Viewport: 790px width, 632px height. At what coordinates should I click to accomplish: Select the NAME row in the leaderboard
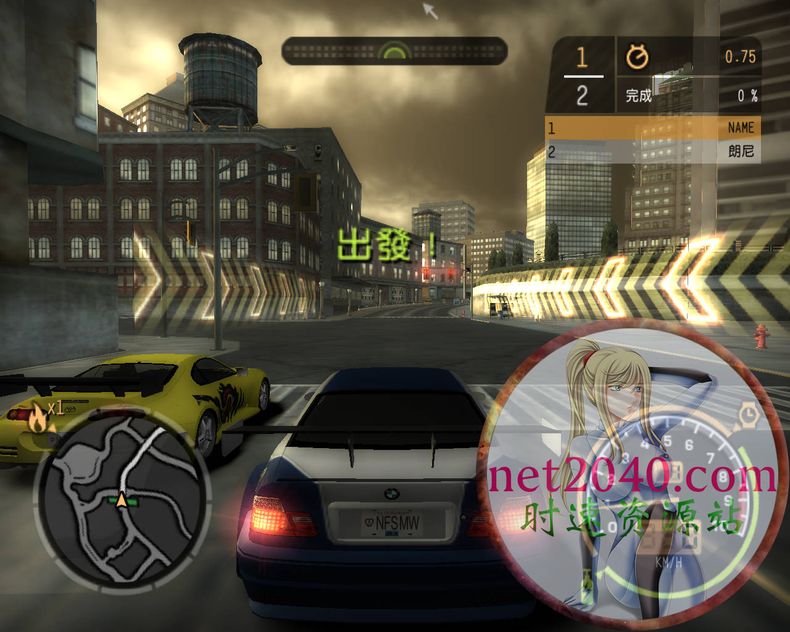652,128
